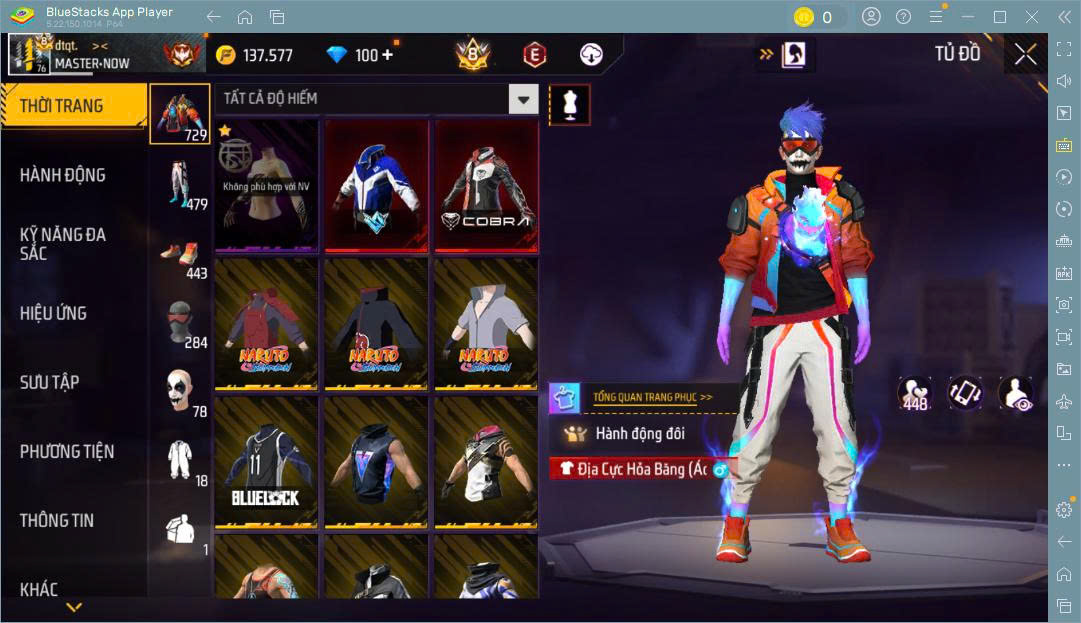Screen dimensions: 1081x623
Task: Open the Thông Tin tab
Action: 57,520
